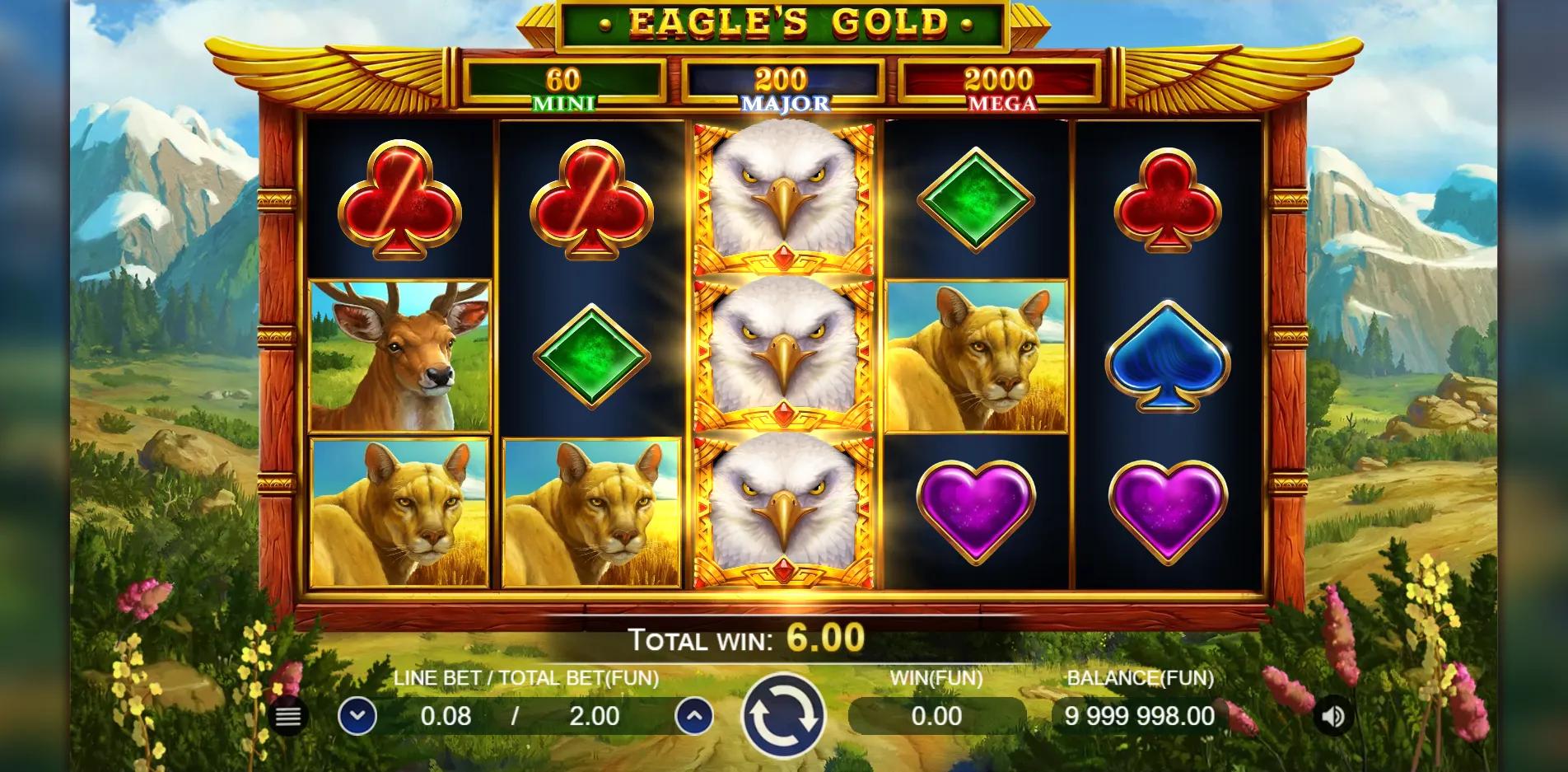Click the BALANCE(FUN) amount display
1568x772 pixels.
[x=1139, y=716]
